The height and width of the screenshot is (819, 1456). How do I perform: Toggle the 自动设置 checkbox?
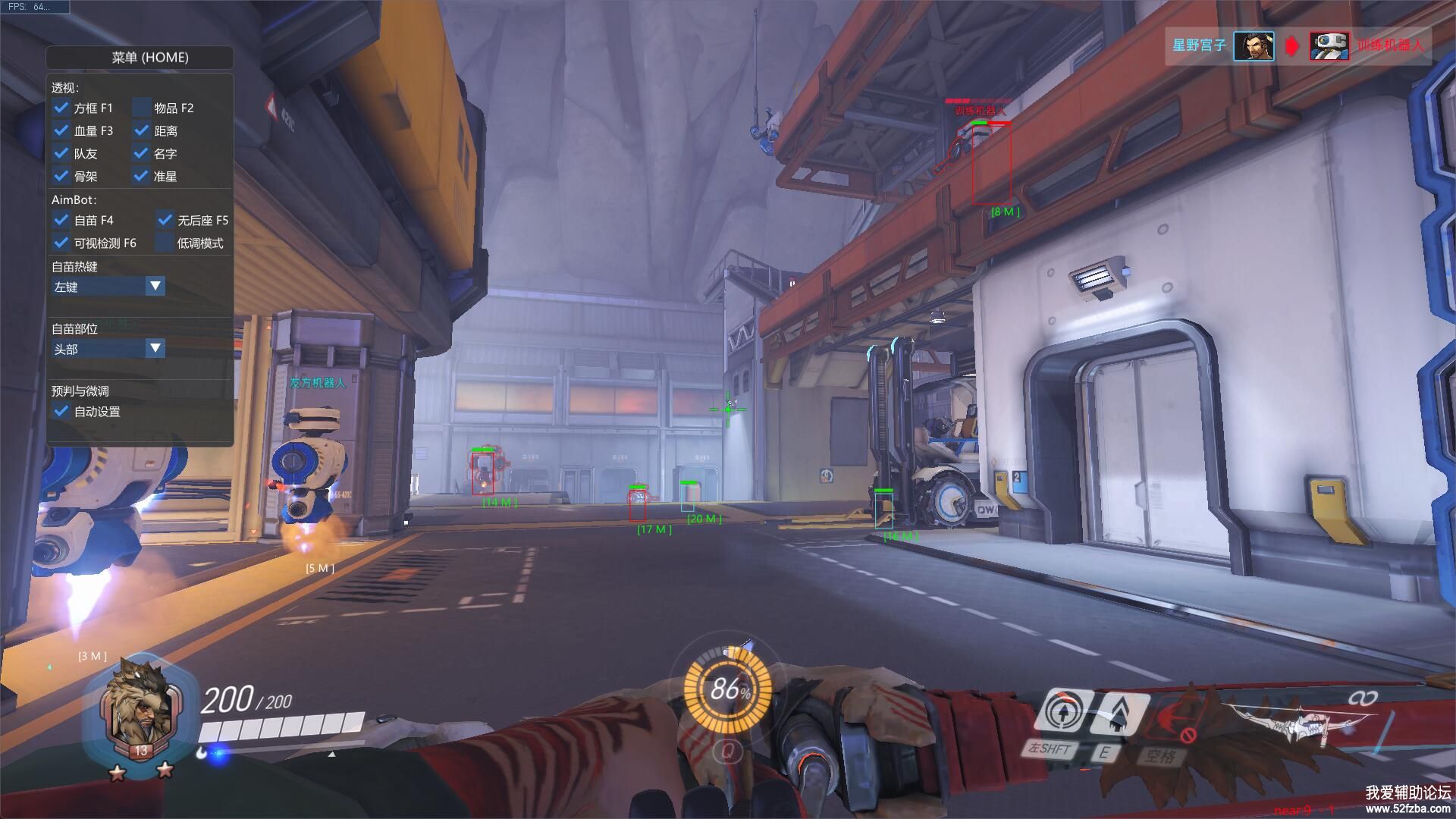[x=61, y=411]
